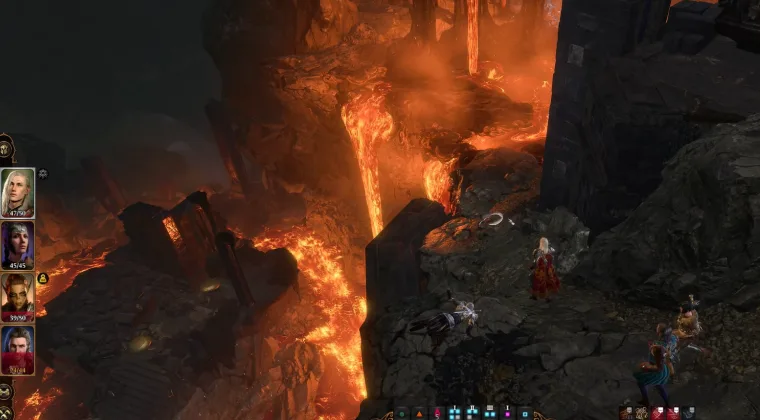760x420 pixels.
Task: Select the purple-toned party member portrait
Action: (18, 245)
